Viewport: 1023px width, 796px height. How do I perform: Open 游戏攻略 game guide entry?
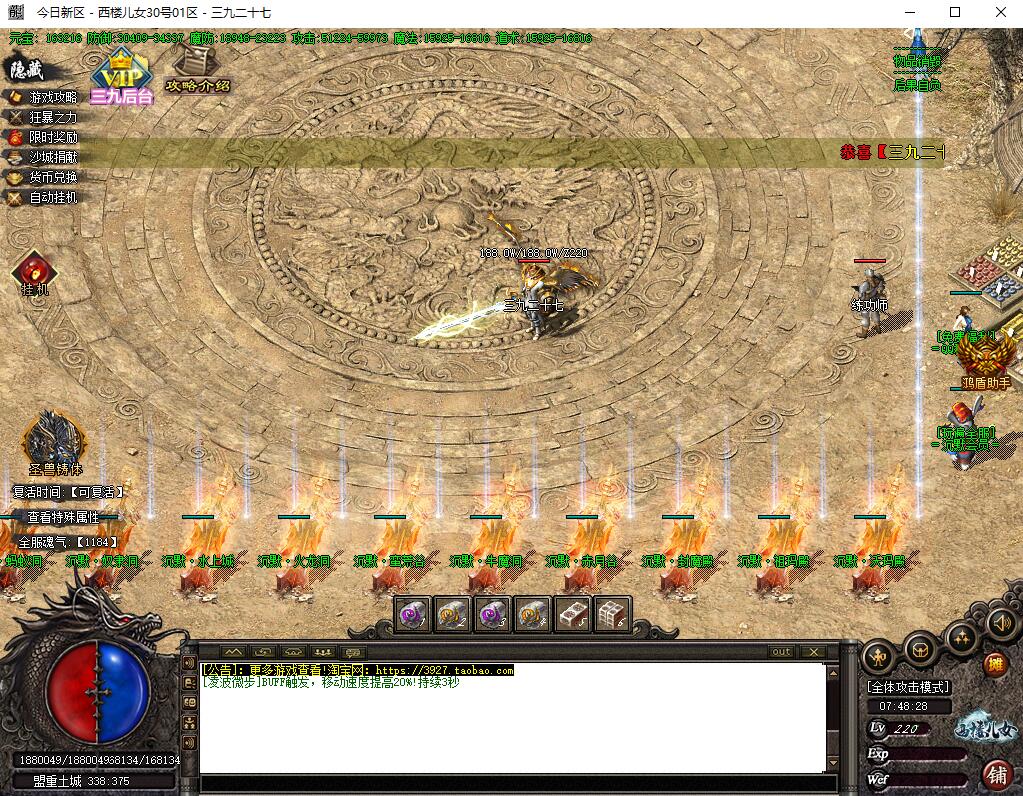click(x=52, y=97)
